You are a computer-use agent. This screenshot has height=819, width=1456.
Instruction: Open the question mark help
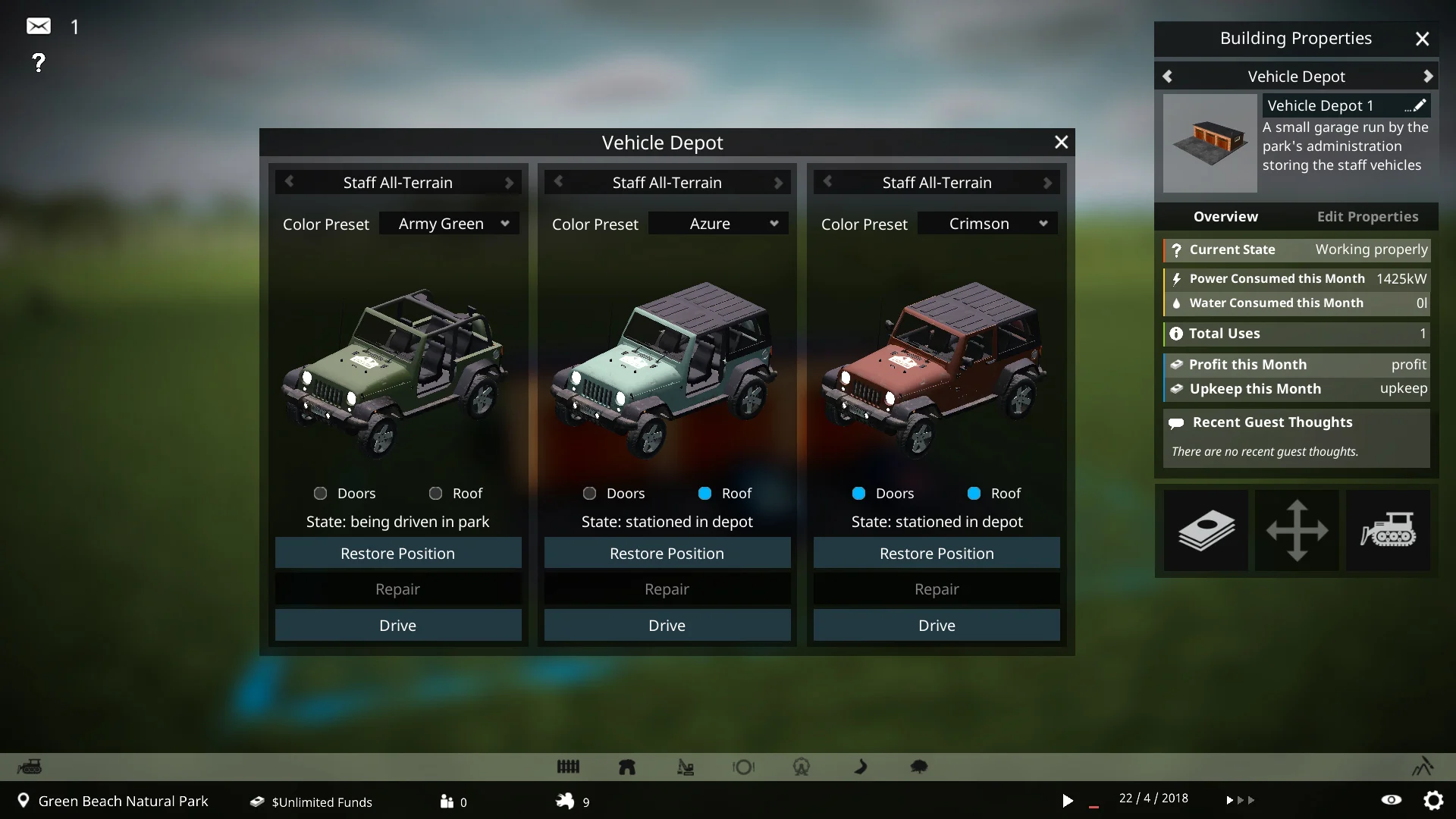39,62
